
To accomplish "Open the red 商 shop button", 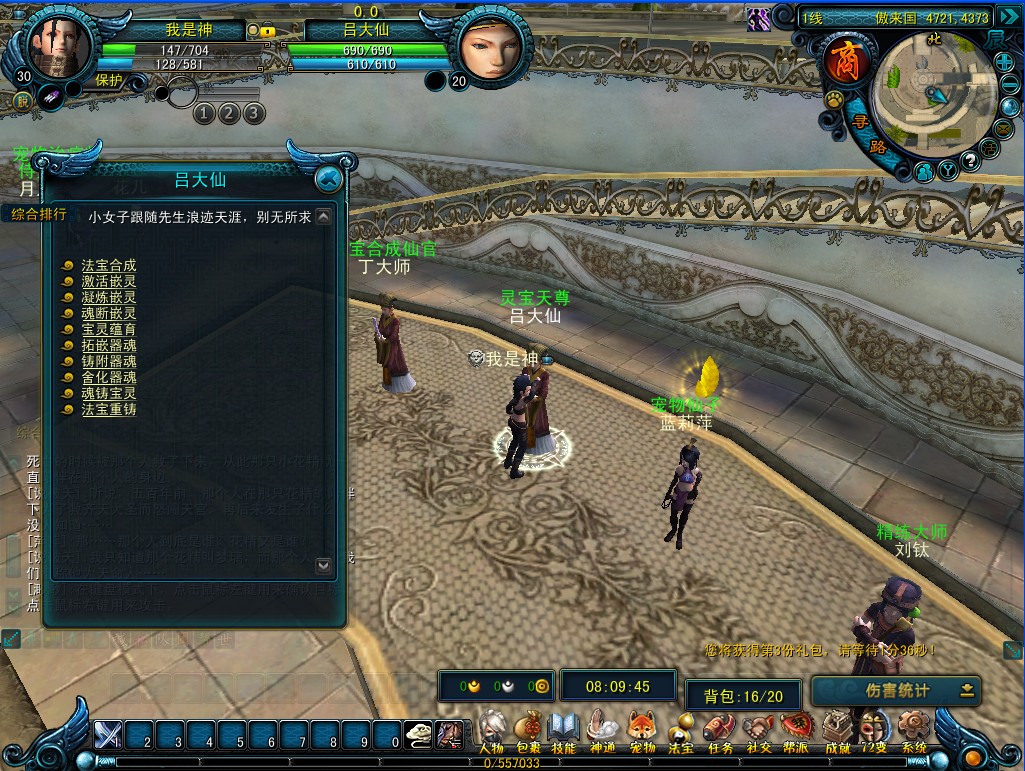I will point(843,63).
